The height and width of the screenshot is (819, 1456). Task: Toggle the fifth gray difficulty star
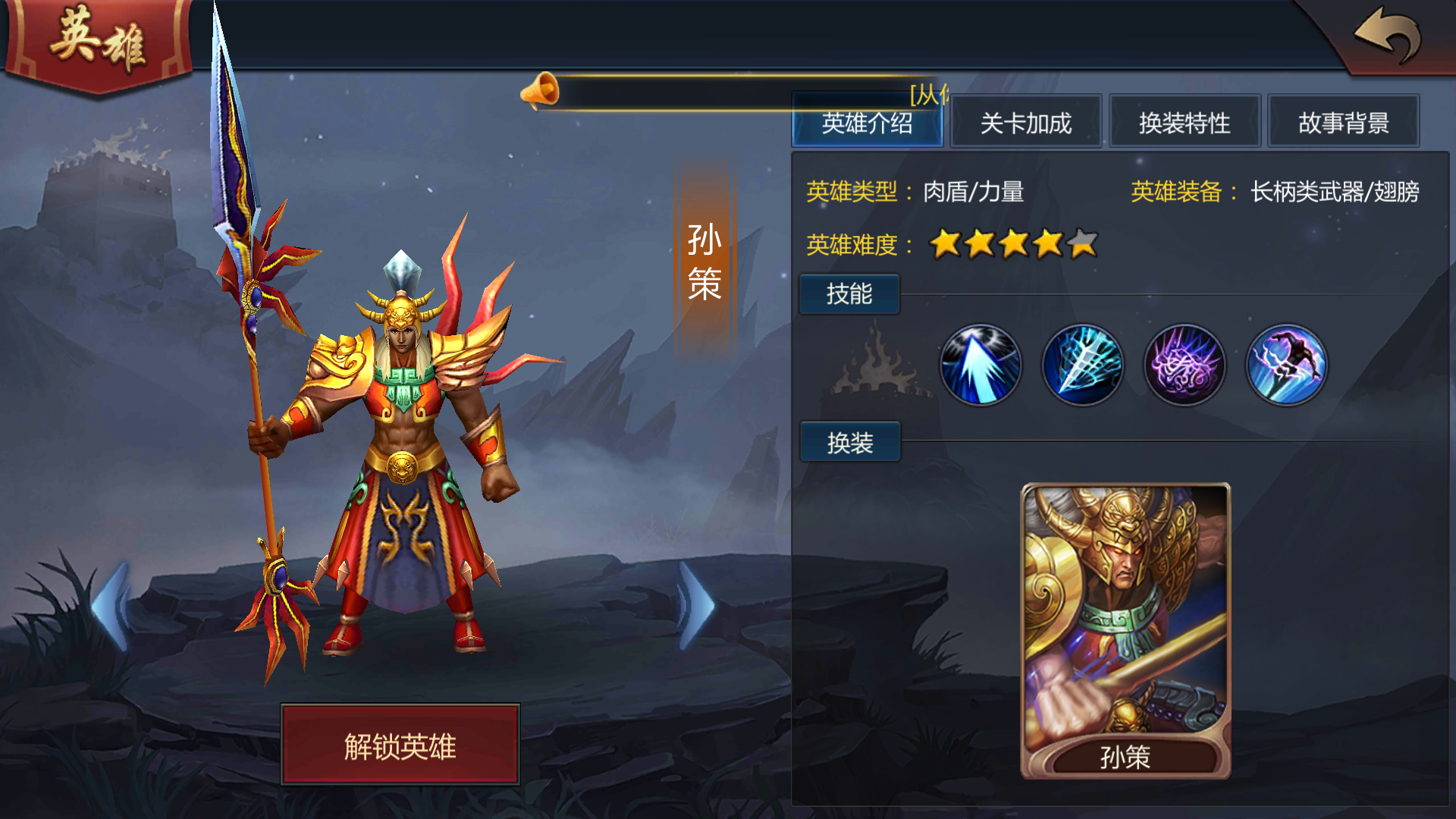click(x=1080, y=244)
